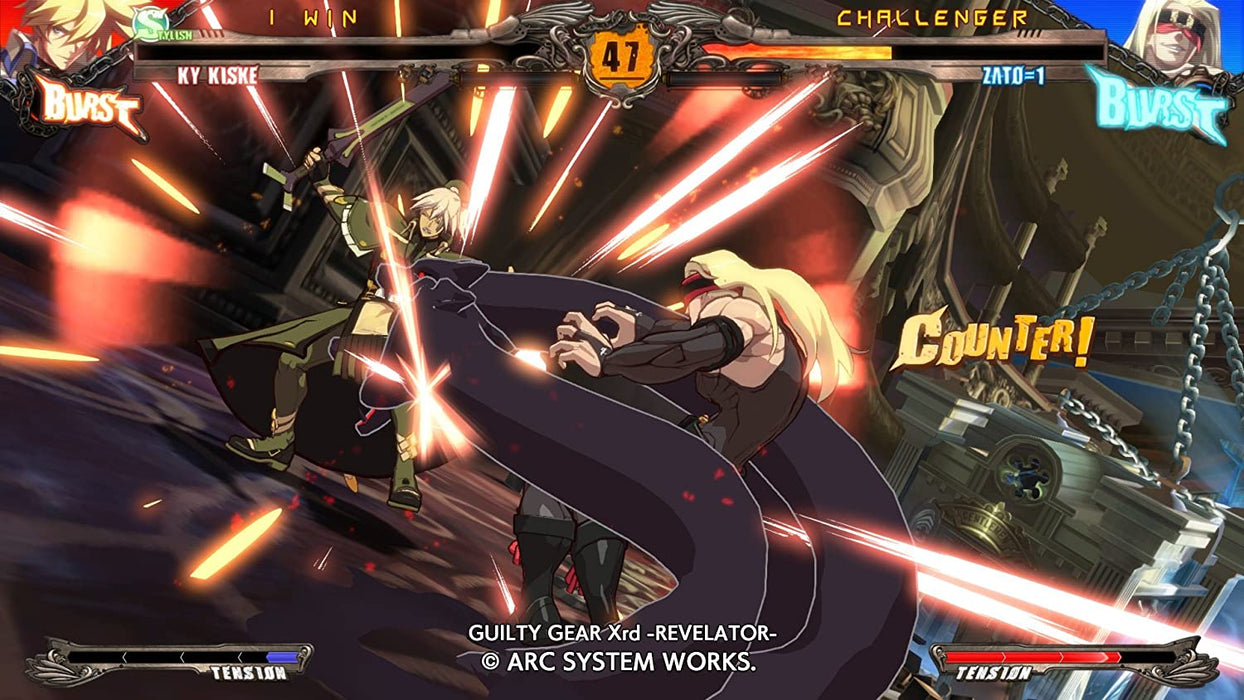Select the cyan Burst icon
The image size is (1244, 700).
[x=1158, y=104]
